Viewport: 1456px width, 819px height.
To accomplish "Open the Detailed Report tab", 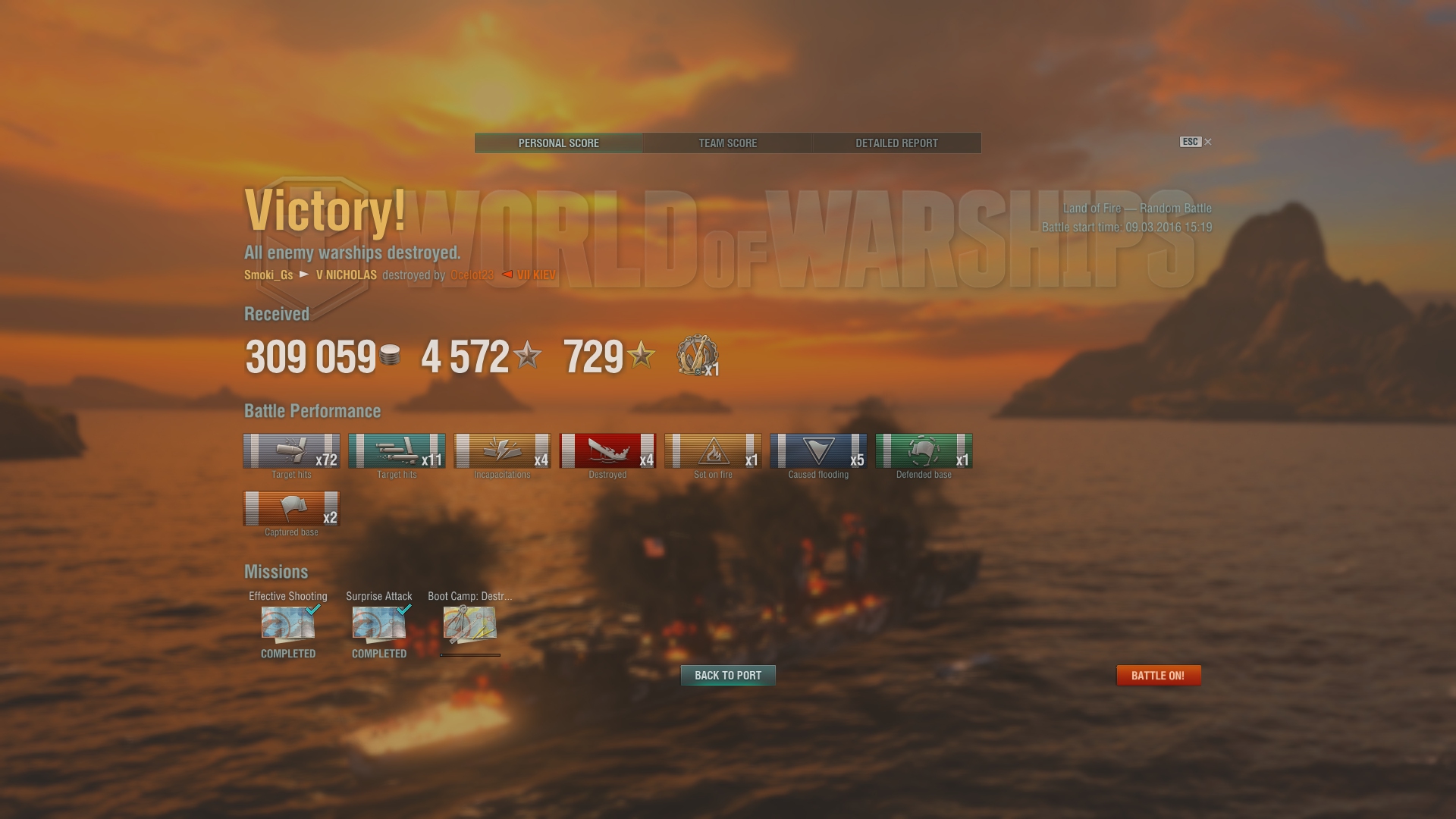I will point(896,143).
